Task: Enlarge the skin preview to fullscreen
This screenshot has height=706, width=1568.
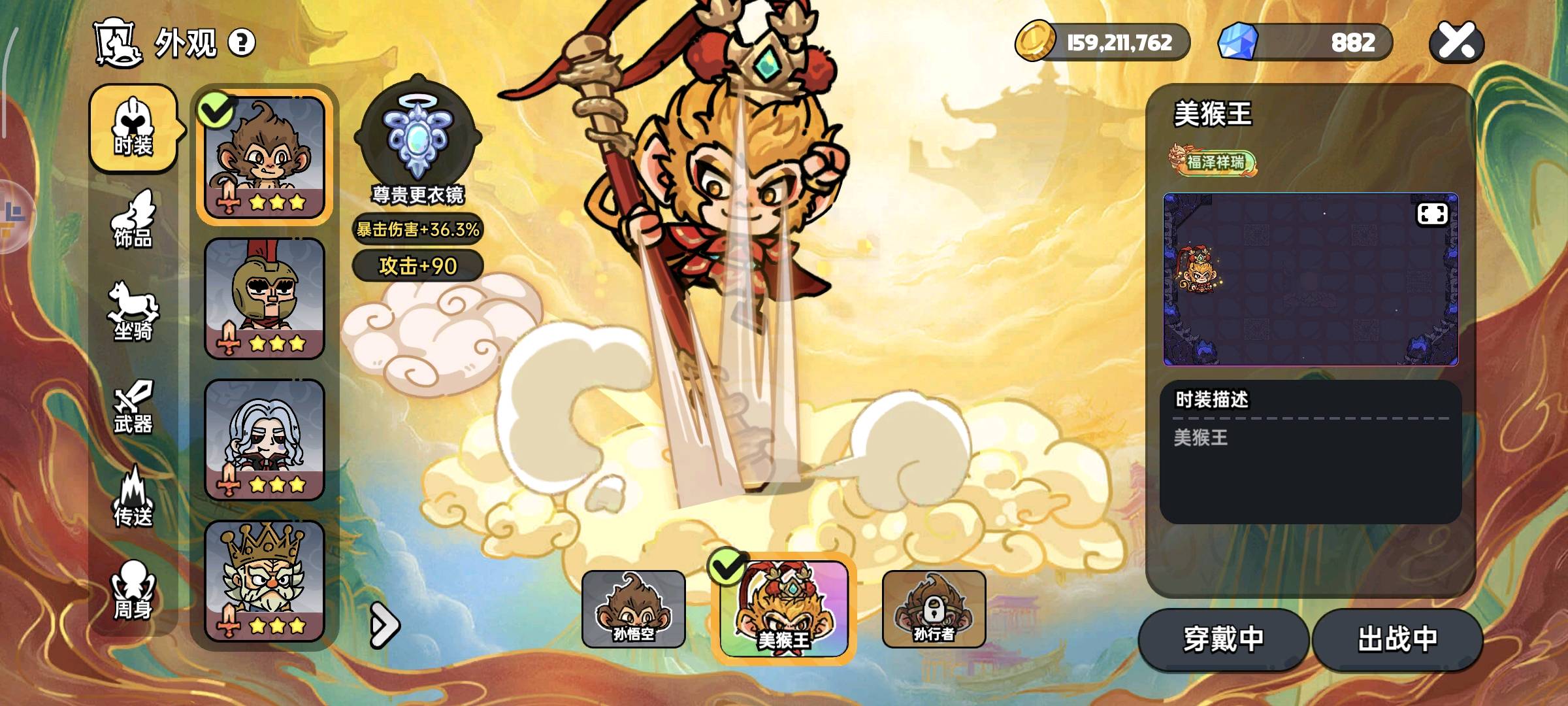Action: click(x=1432, y=214)
